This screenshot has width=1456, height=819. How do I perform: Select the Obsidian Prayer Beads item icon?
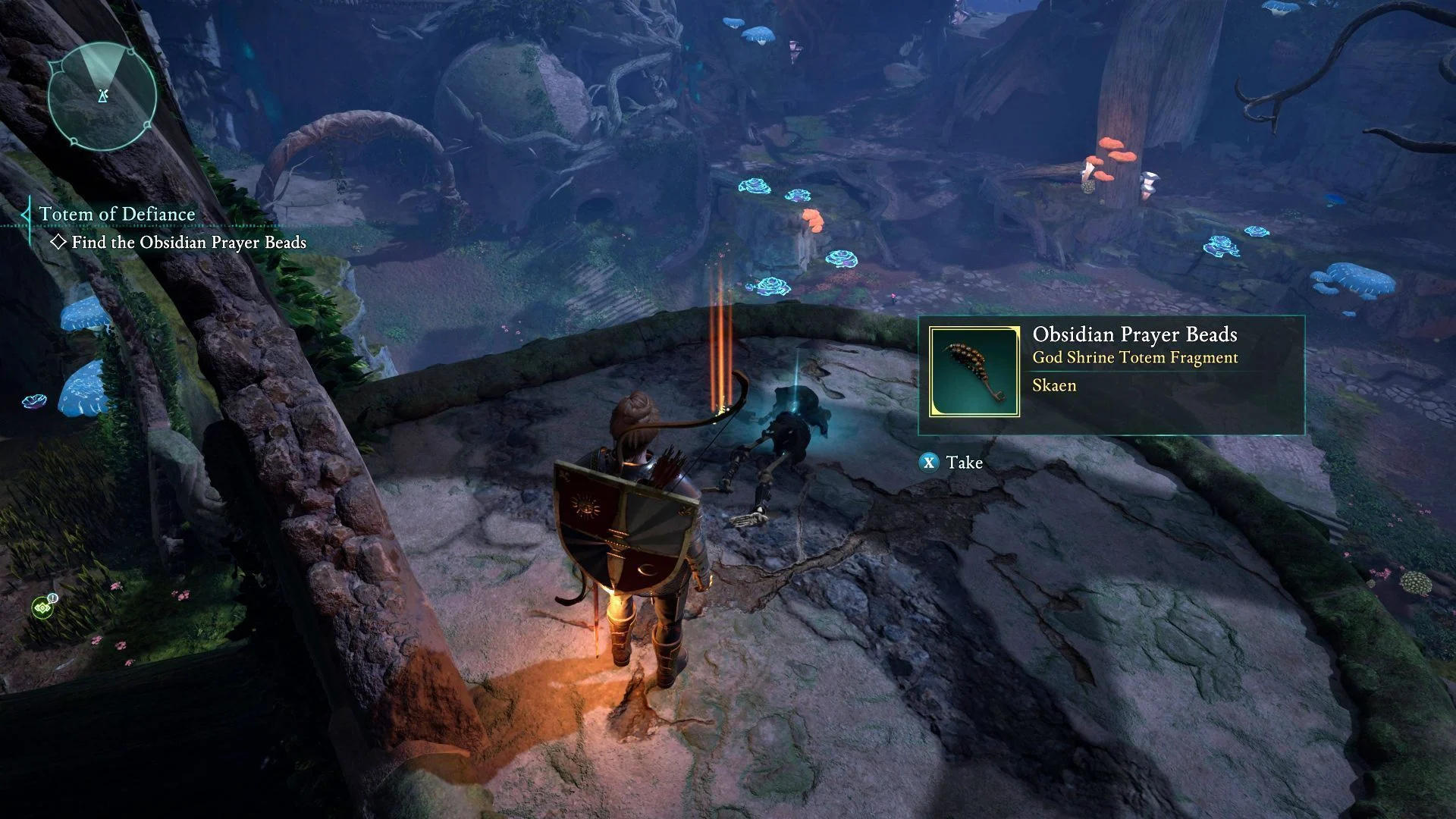[x=974, y=372]
